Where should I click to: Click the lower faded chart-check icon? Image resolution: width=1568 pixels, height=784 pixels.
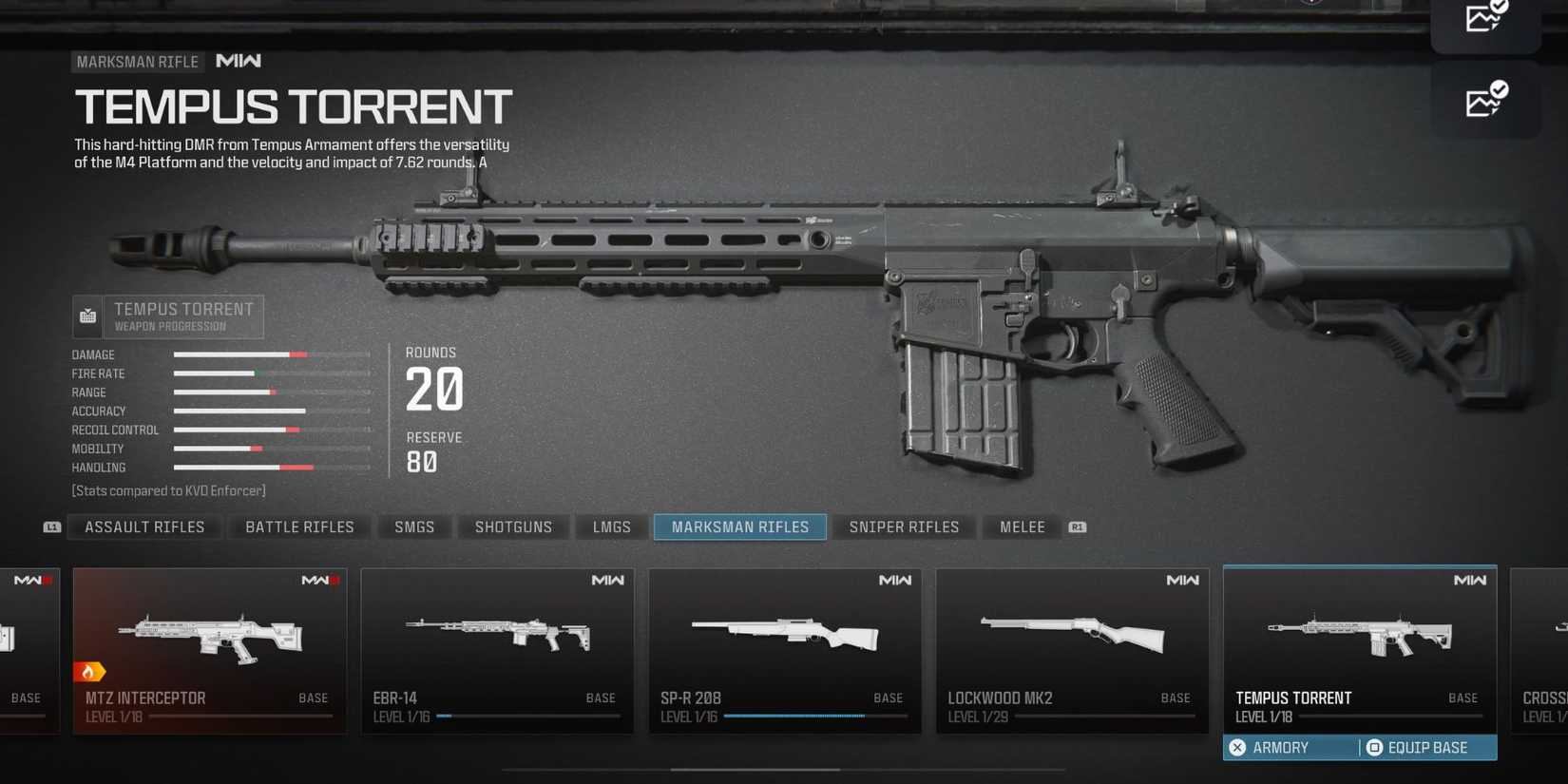[1485, 102]
